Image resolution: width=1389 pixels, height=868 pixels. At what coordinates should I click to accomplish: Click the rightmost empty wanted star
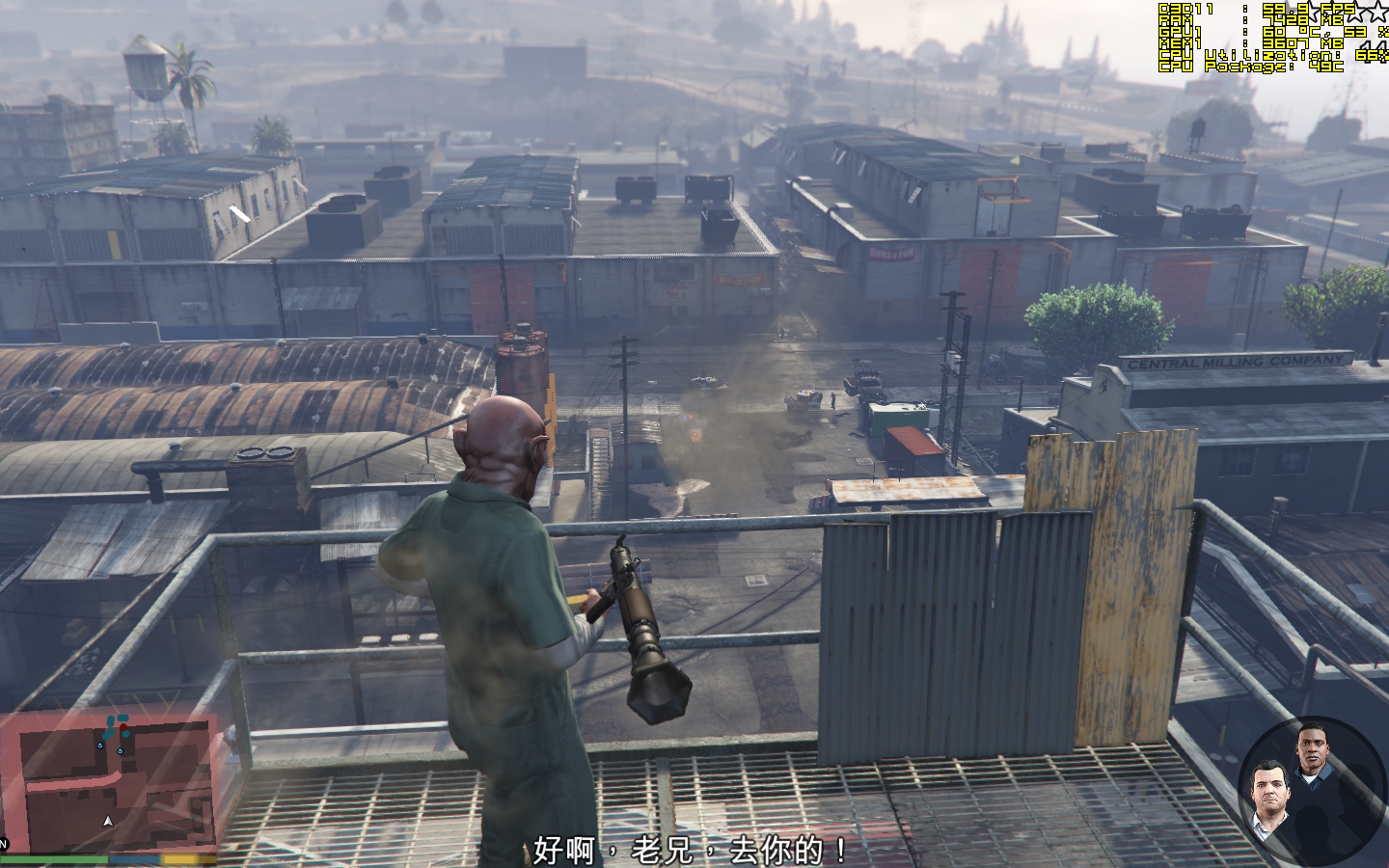pyautogui.click(x=1379, y=13)
